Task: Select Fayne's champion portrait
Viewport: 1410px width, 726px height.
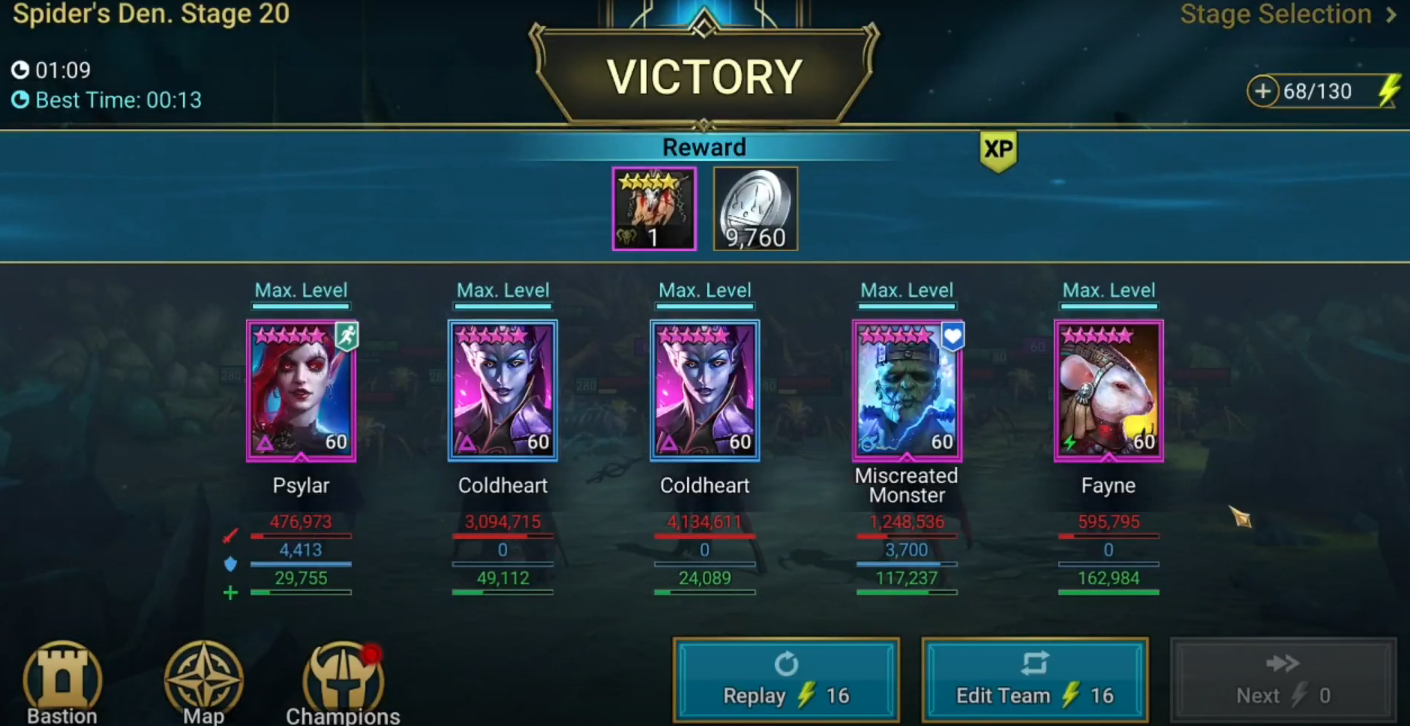Action: coord(1108,390)
